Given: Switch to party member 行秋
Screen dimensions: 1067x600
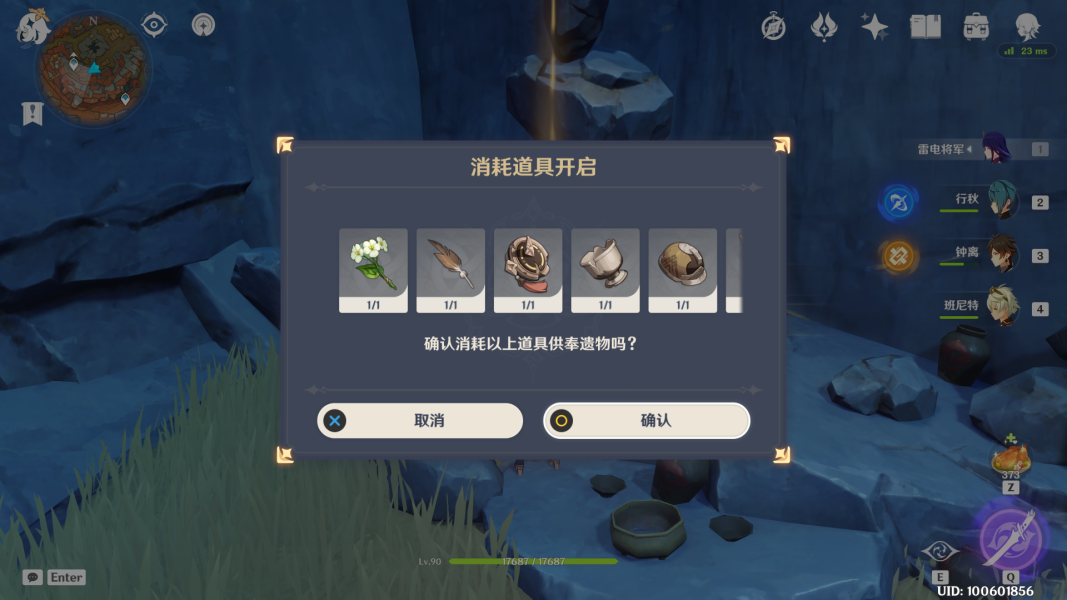Looking at the screenshot, I should (1002, 200).
